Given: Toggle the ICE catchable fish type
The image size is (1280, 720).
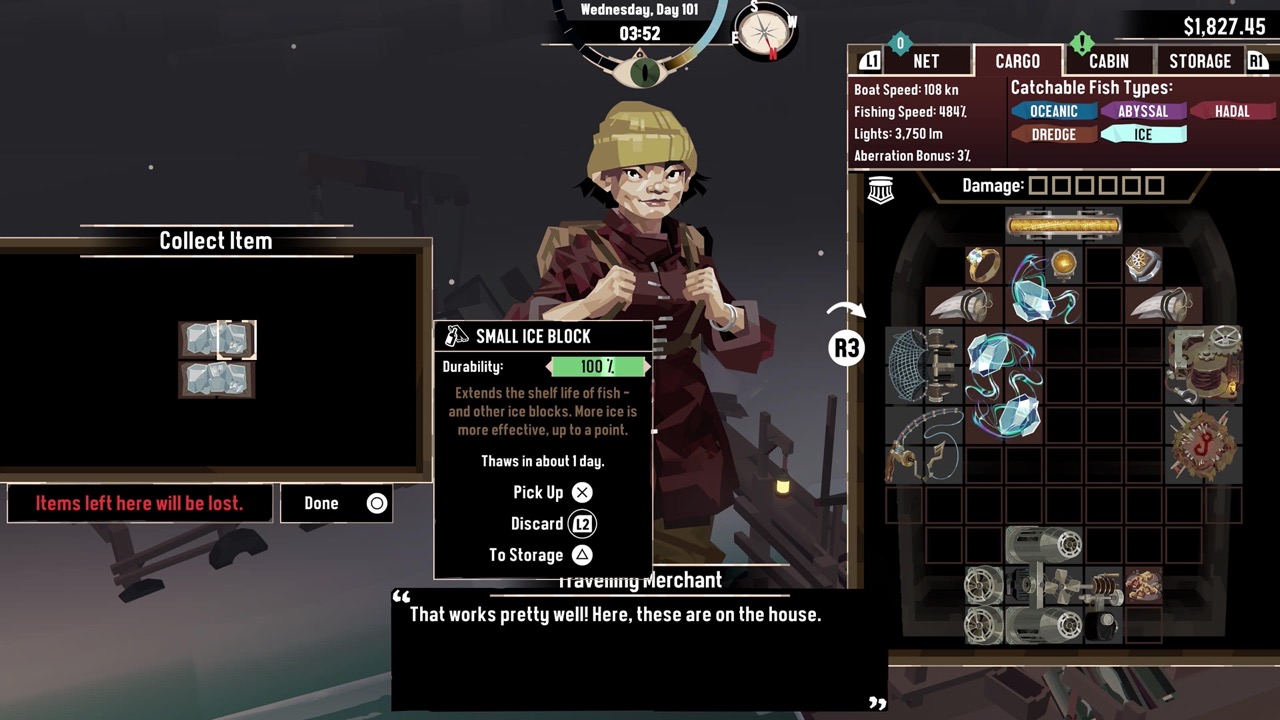Looking at the screenshot, I should click(x=1143, y=134).
